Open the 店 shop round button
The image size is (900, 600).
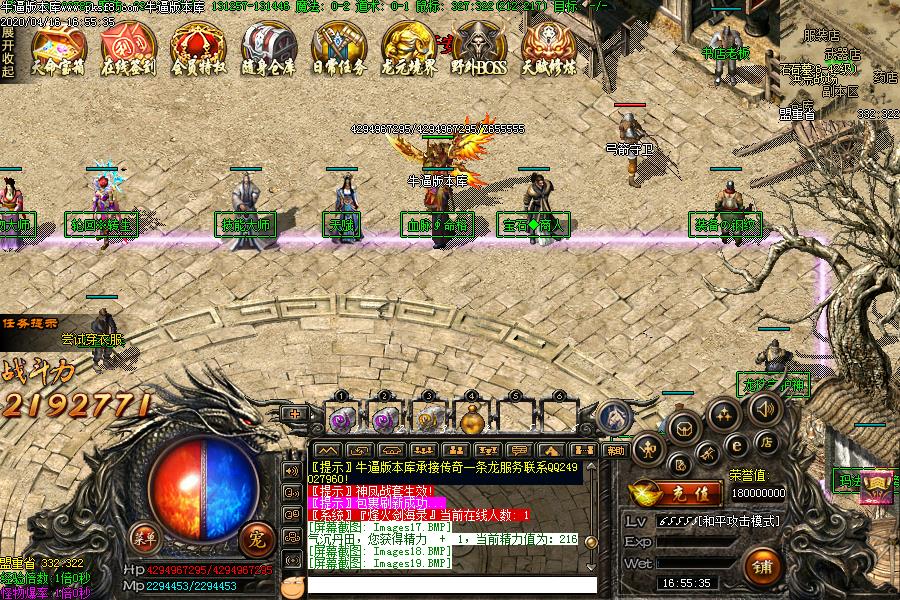(765, 441)
